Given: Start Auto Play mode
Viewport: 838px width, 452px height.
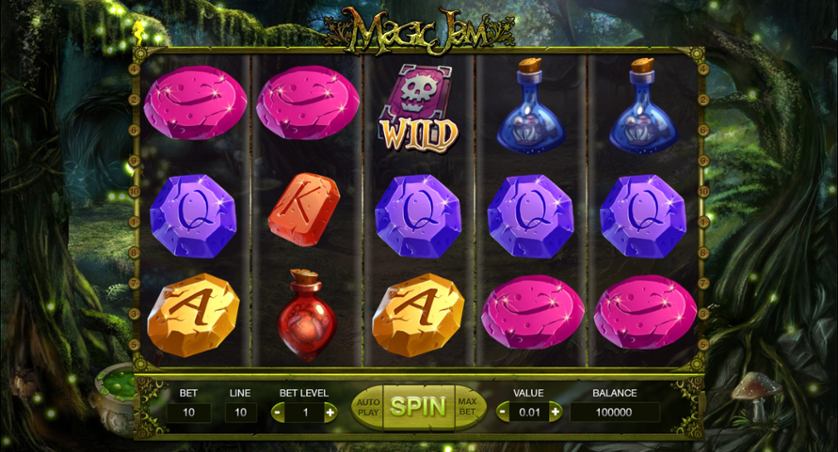Looking at the screenshot, I should click(x=368, y=406).
